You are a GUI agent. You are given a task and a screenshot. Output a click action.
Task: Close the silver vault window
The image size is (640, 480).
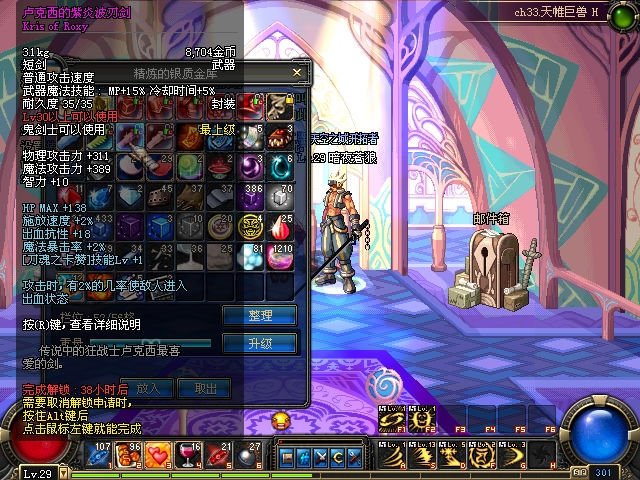296,73
